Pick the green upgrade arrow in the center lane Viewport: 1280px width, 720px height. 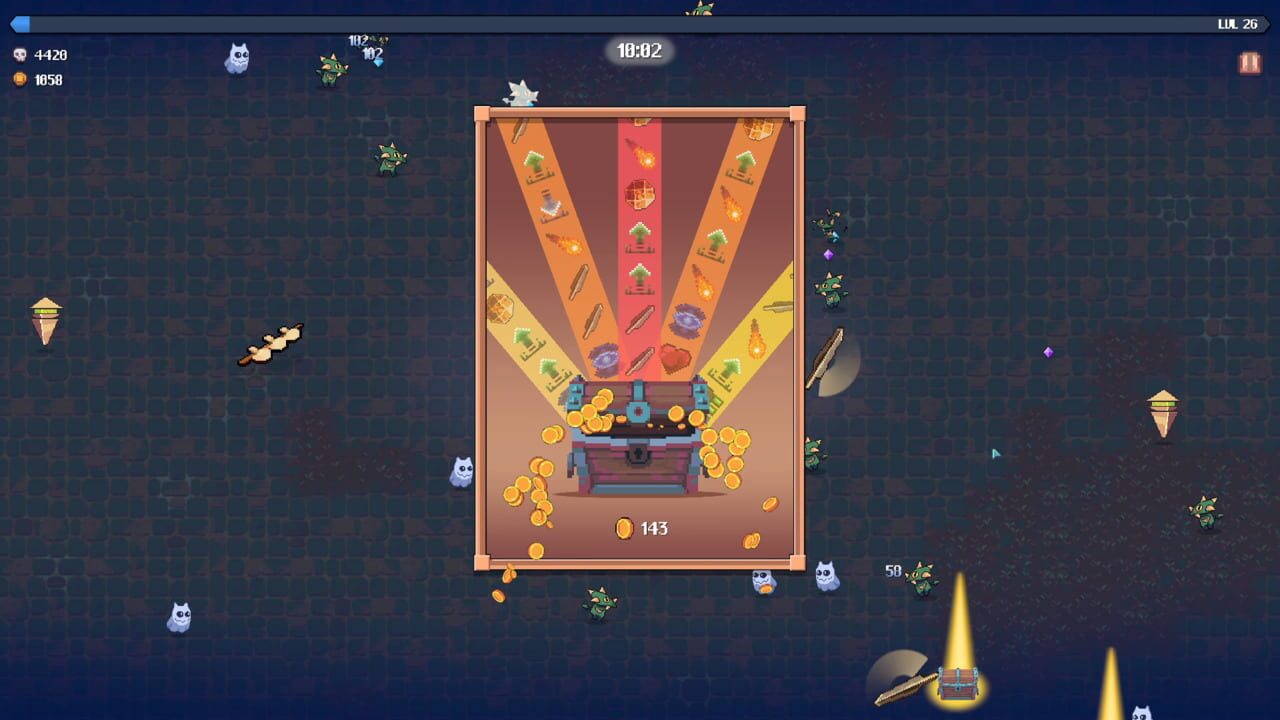click(x=639, y=236)
